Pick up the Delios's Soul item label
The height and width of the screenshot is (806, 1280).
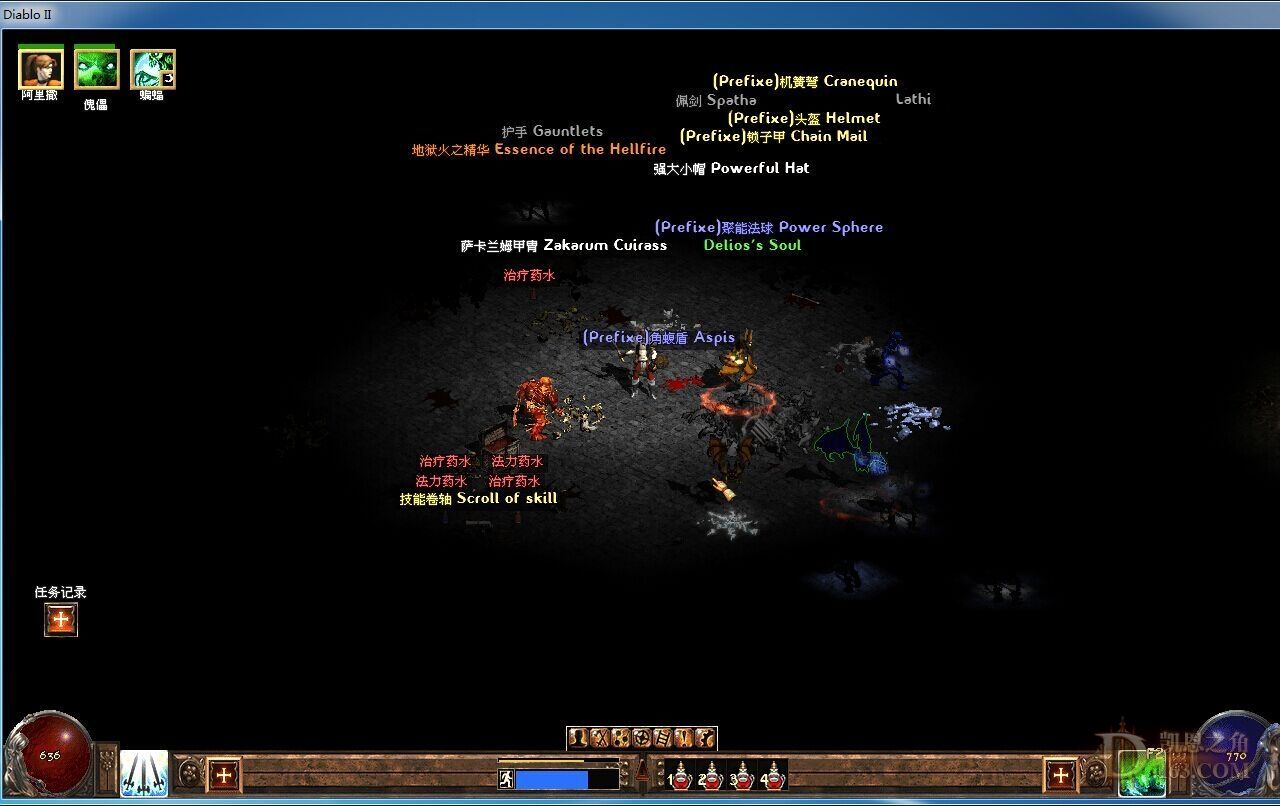pyautogui.click(x=752, y=245)
